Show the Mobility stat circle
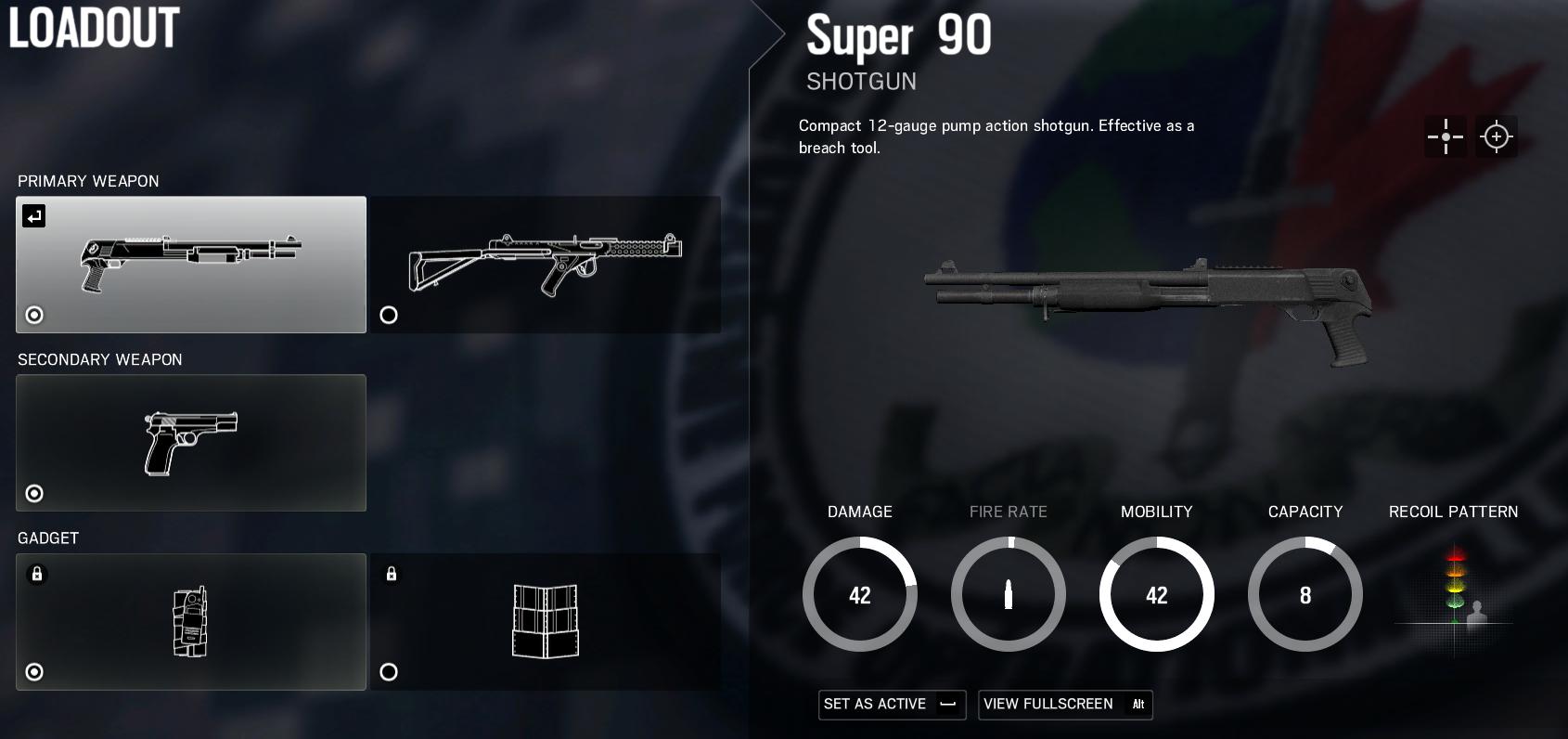The width and height of the screenshot is (1568, 739). (x=1157, y=595)
